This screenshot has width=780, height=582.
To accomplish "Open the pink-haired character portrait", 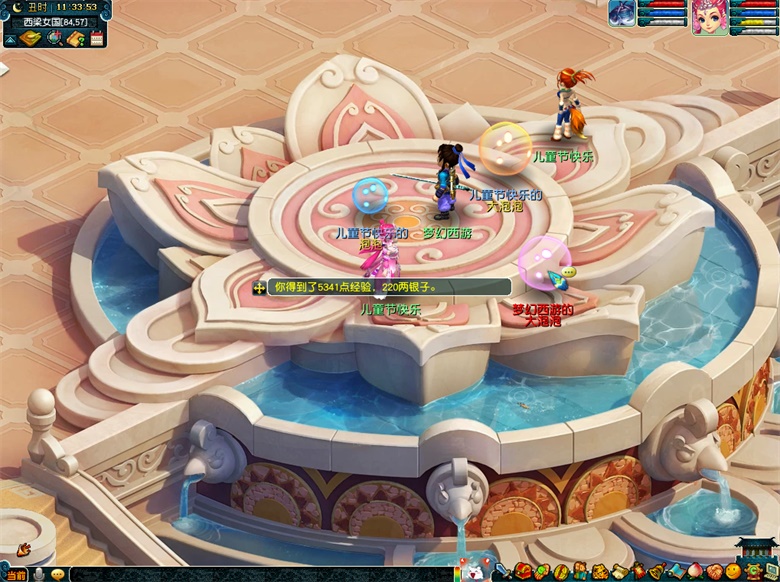I will [x=709, y=17].
